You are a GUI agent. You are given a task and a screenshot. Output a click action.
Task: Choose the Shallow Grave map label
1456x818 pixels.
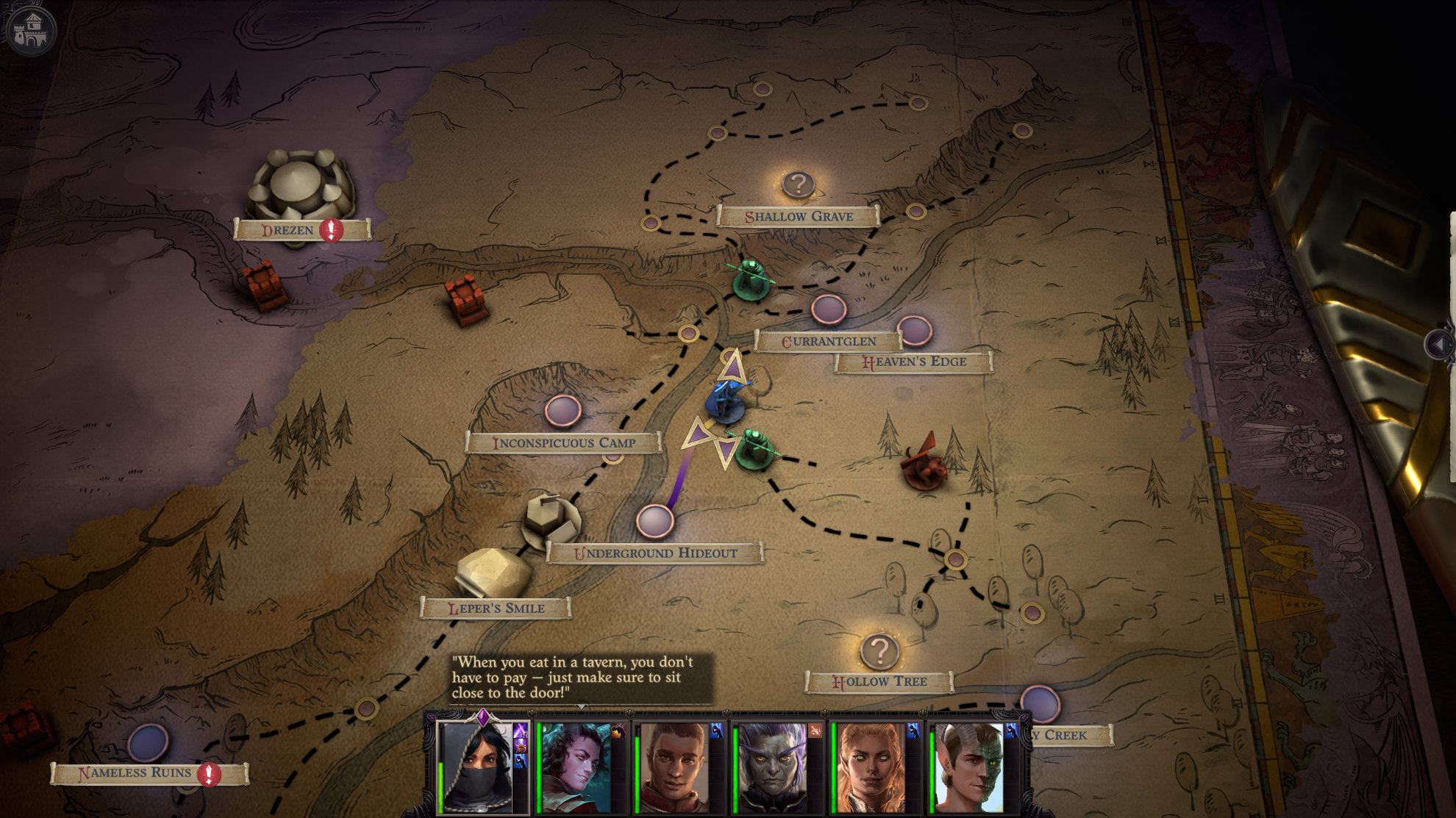tap(799, 216)
